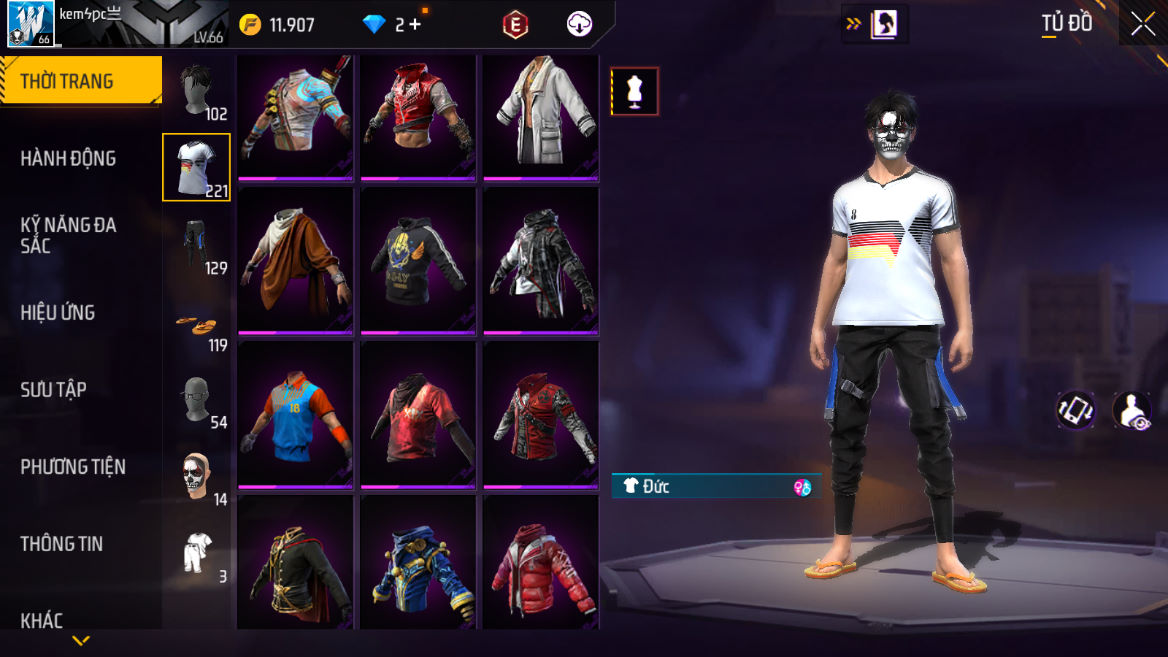Switch to the HÀNH ĐỘNG tab
This screenshot has height=657, width=1168.
pos(68,158)
